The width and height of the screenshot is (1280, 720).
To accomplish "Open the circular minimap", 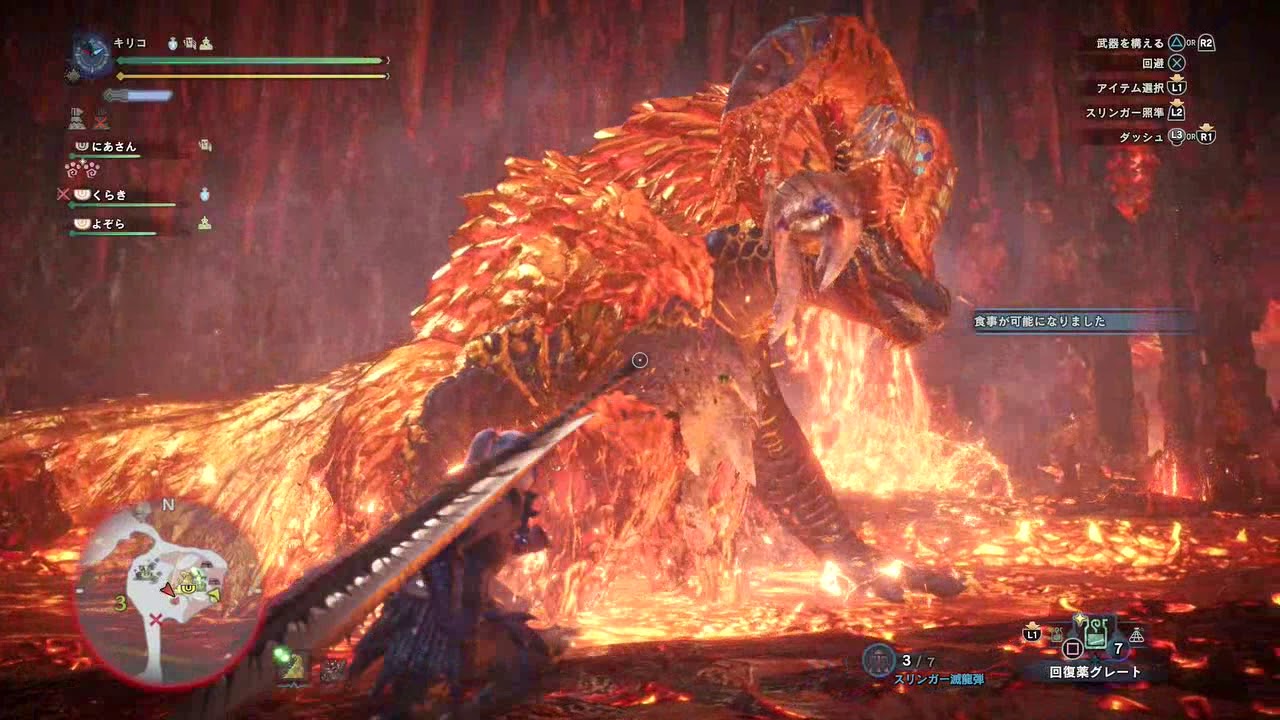I will coord(168,593).
